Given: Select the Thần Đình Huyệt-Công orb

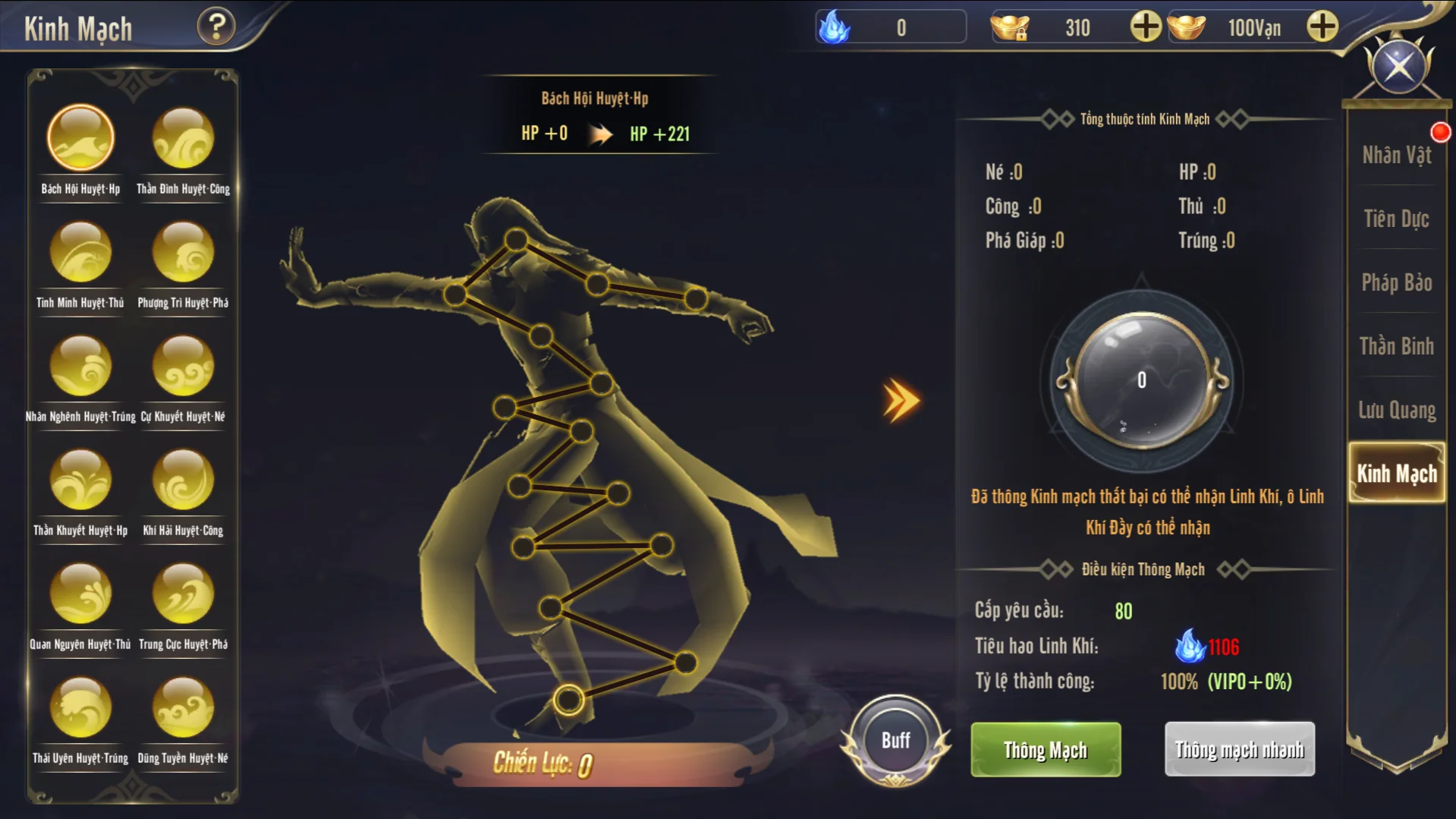Looking at the screenshot, I should tap(183, 139).
